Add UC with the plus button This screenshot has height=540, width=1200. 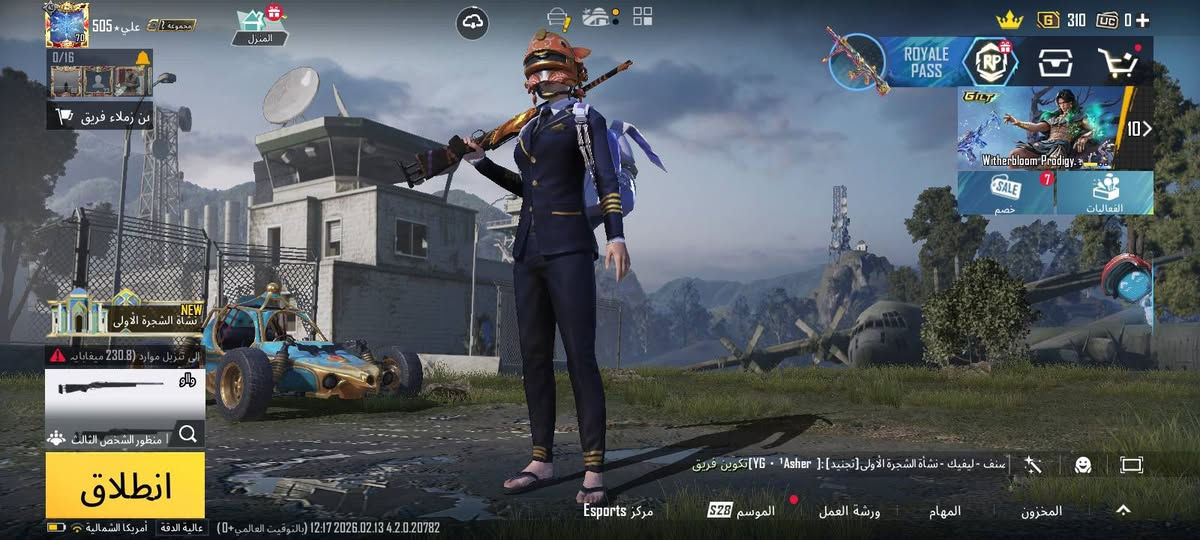coord(1142,20)
